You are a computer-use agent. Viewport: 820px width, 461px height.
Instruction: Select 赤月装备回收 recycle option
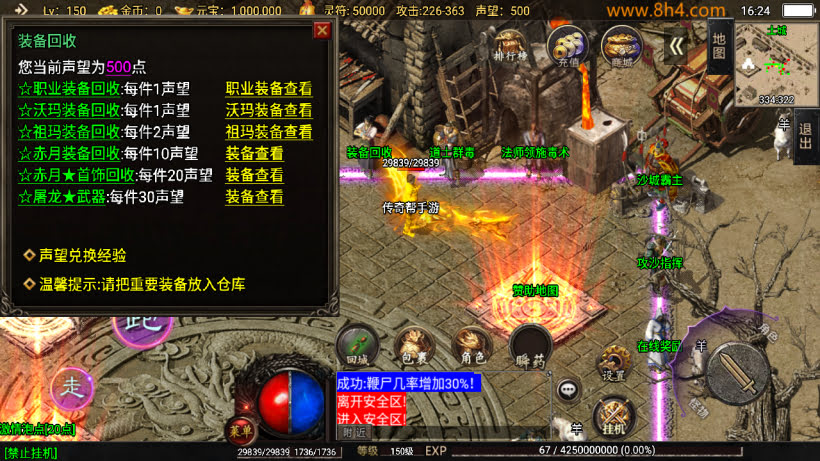click(70, 154)
